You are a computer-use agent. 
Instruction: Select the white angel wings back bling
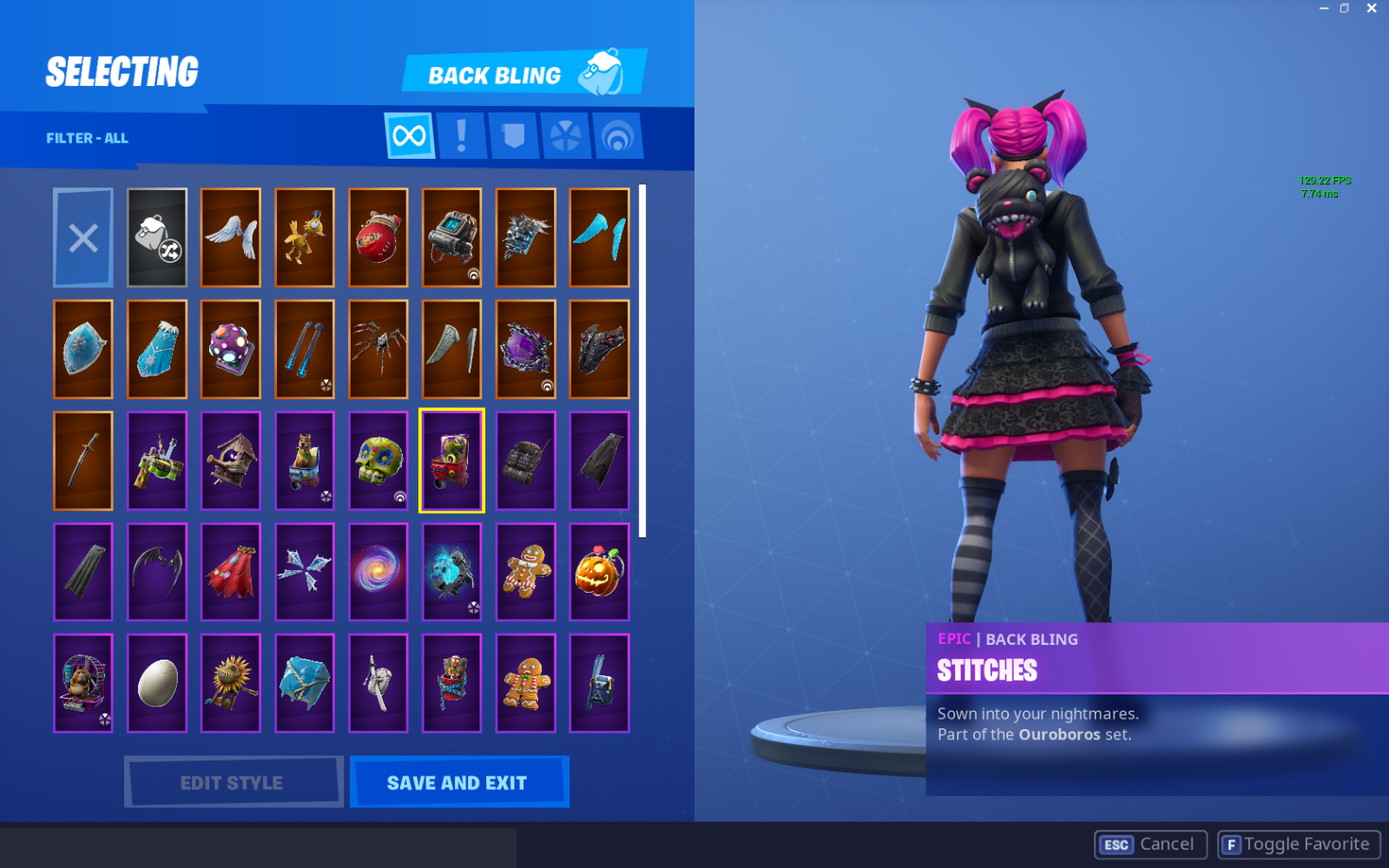pos(230,238)
